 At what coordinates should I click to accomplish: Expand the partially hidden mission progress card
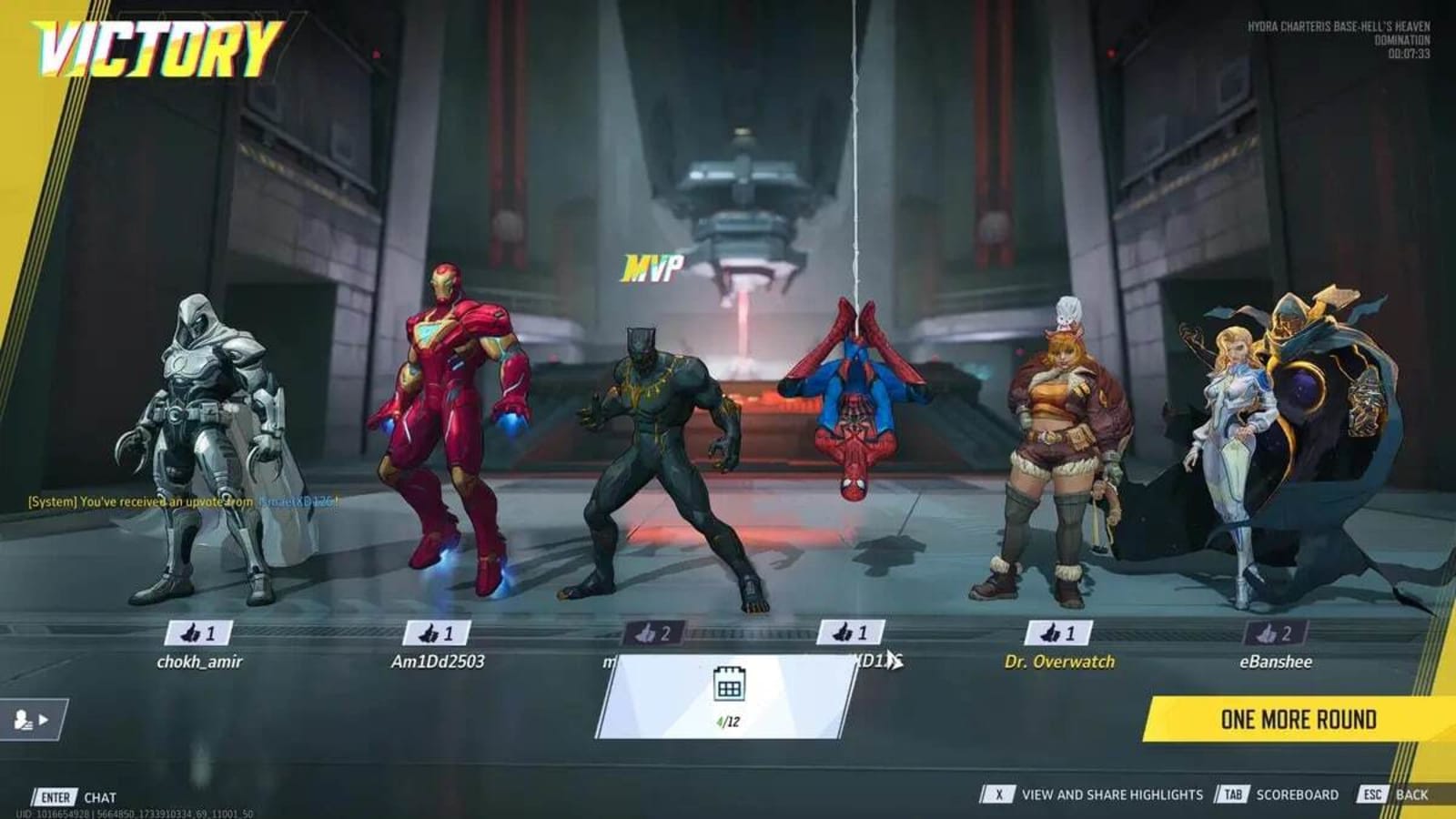click(728, 701)
